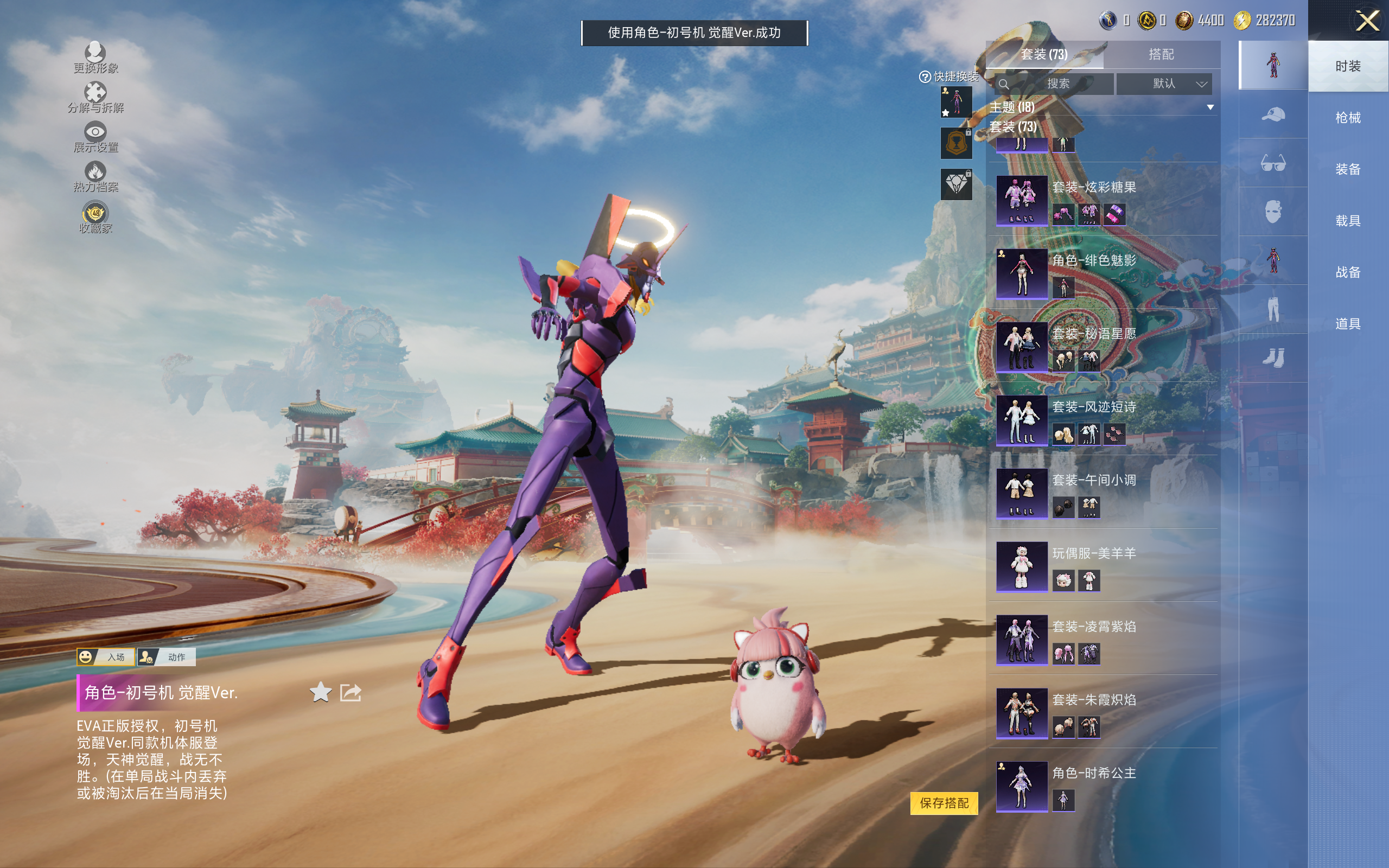1389x868 pixels.
Task: Open 展示设置 display settings
Action: pyautogui.click(x=95, y=137)
